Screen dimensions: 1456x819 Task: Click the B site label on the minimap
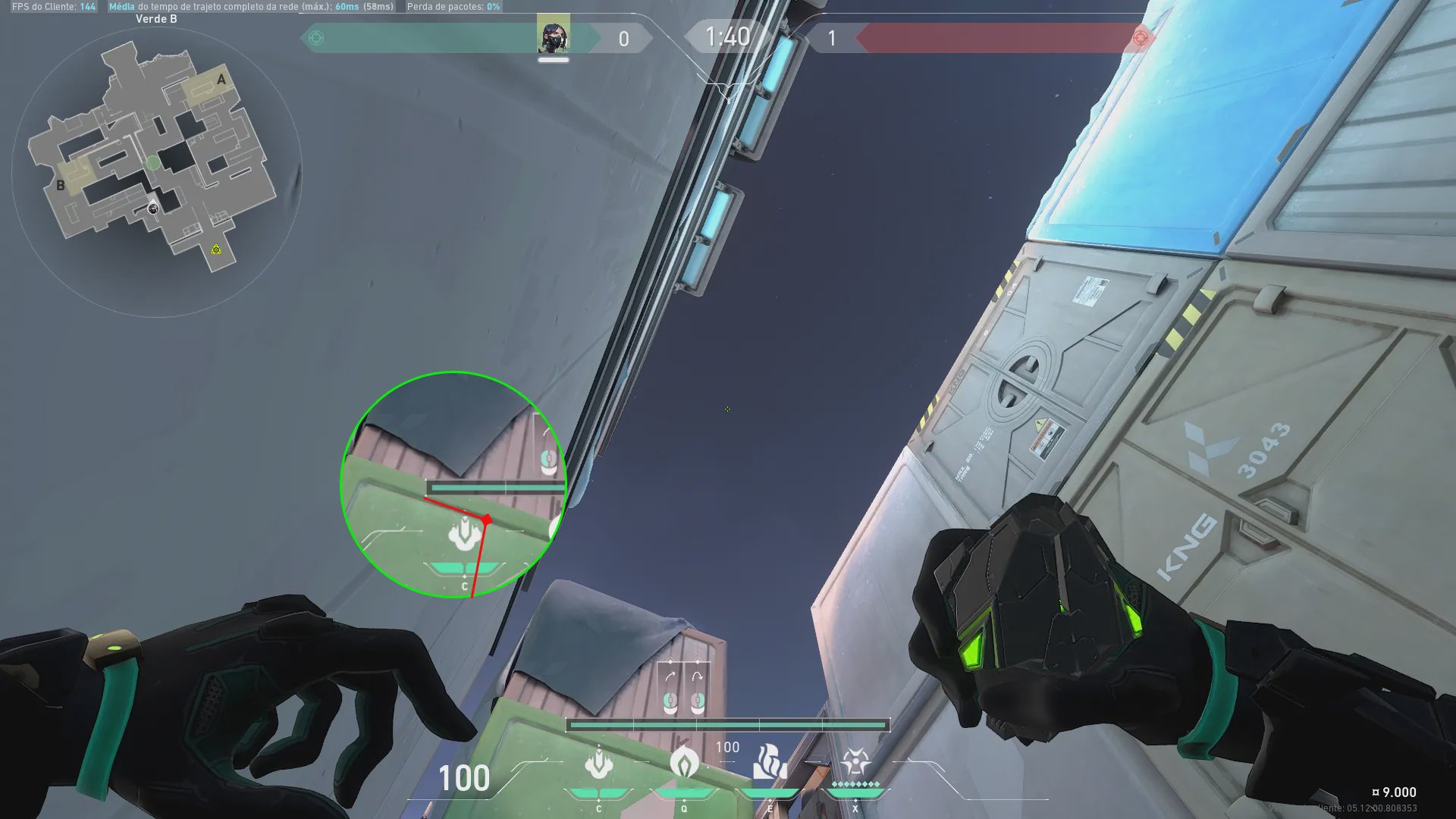coord(61,185)
